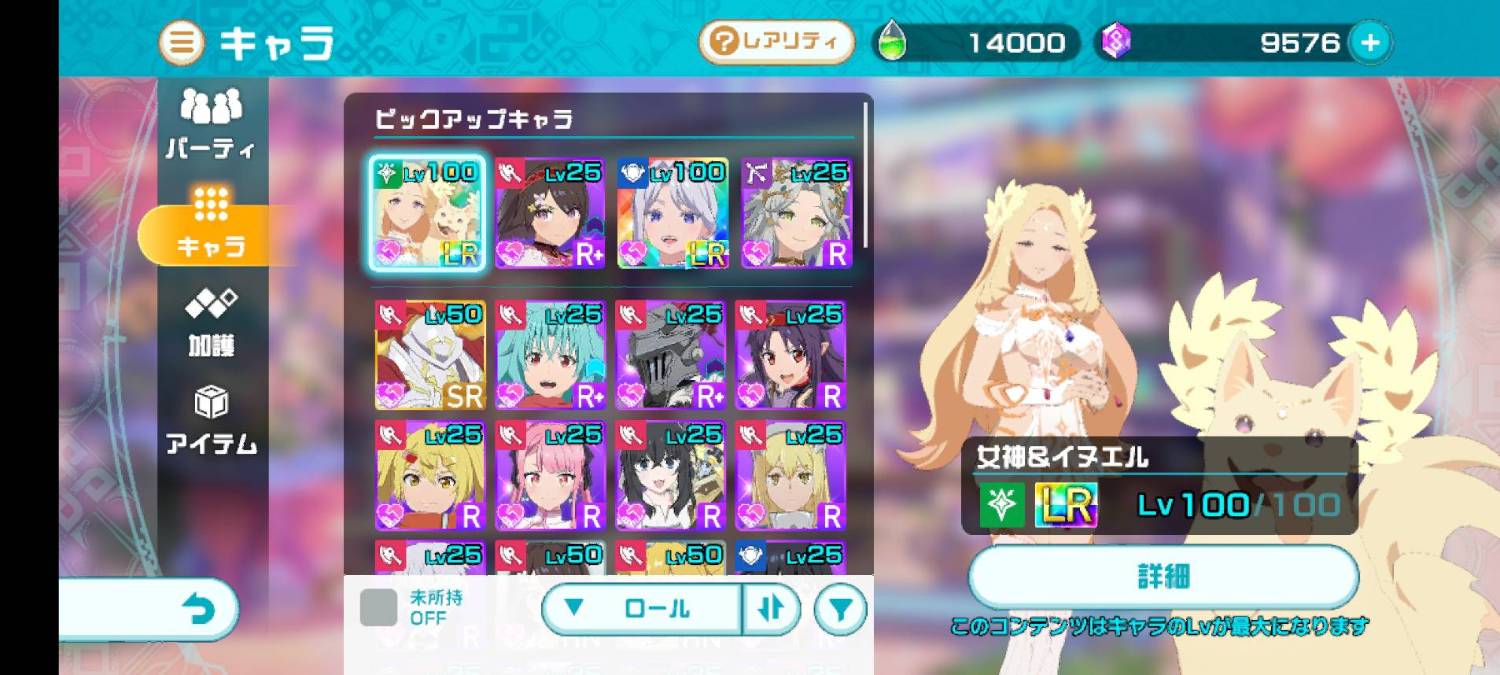The image size is (1500, 675).
Task: Open the funnel filter button
Action: tap(840, 609)
